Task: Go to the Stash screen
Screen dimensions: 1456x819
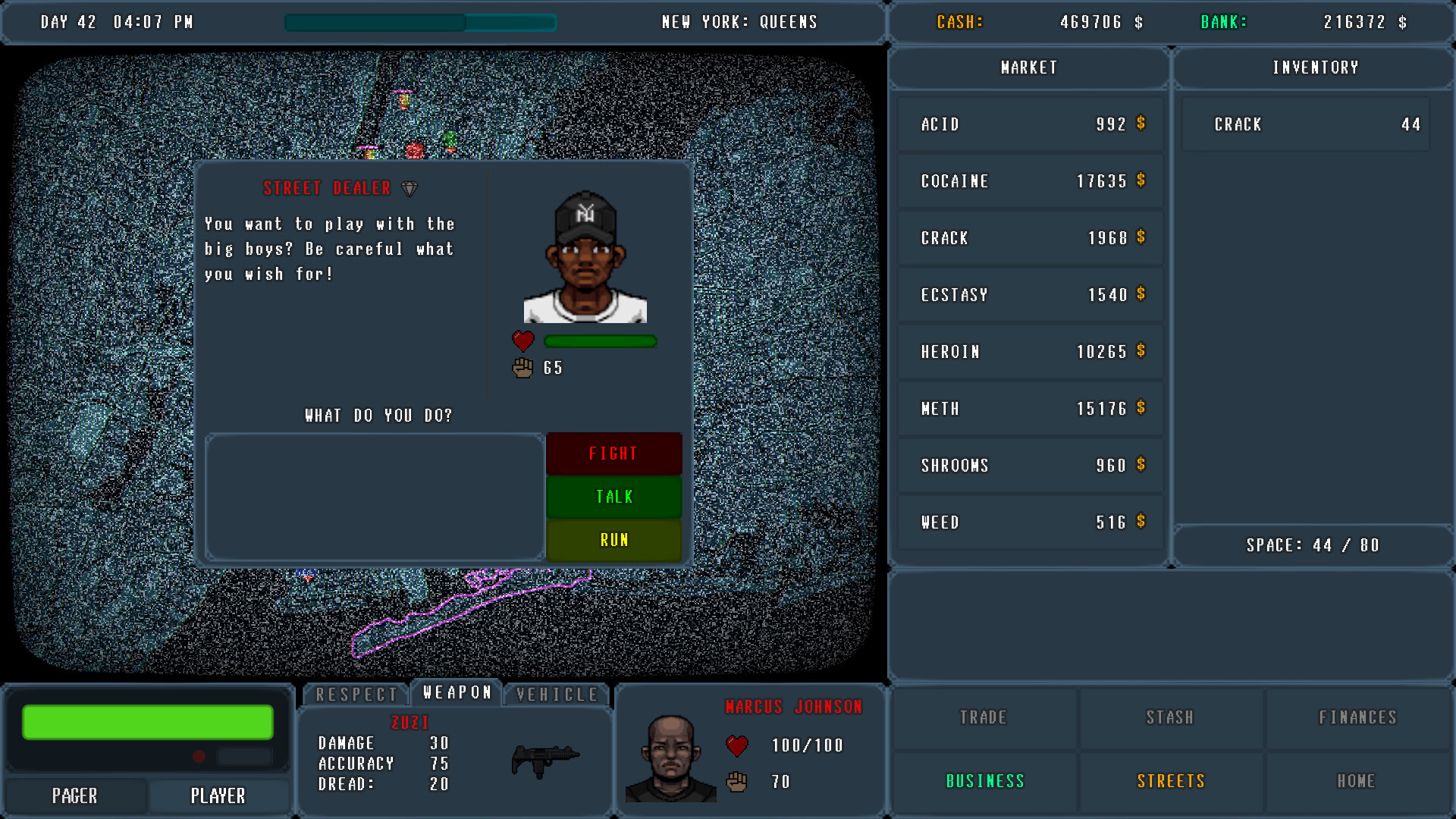Action: [1171, 717]
